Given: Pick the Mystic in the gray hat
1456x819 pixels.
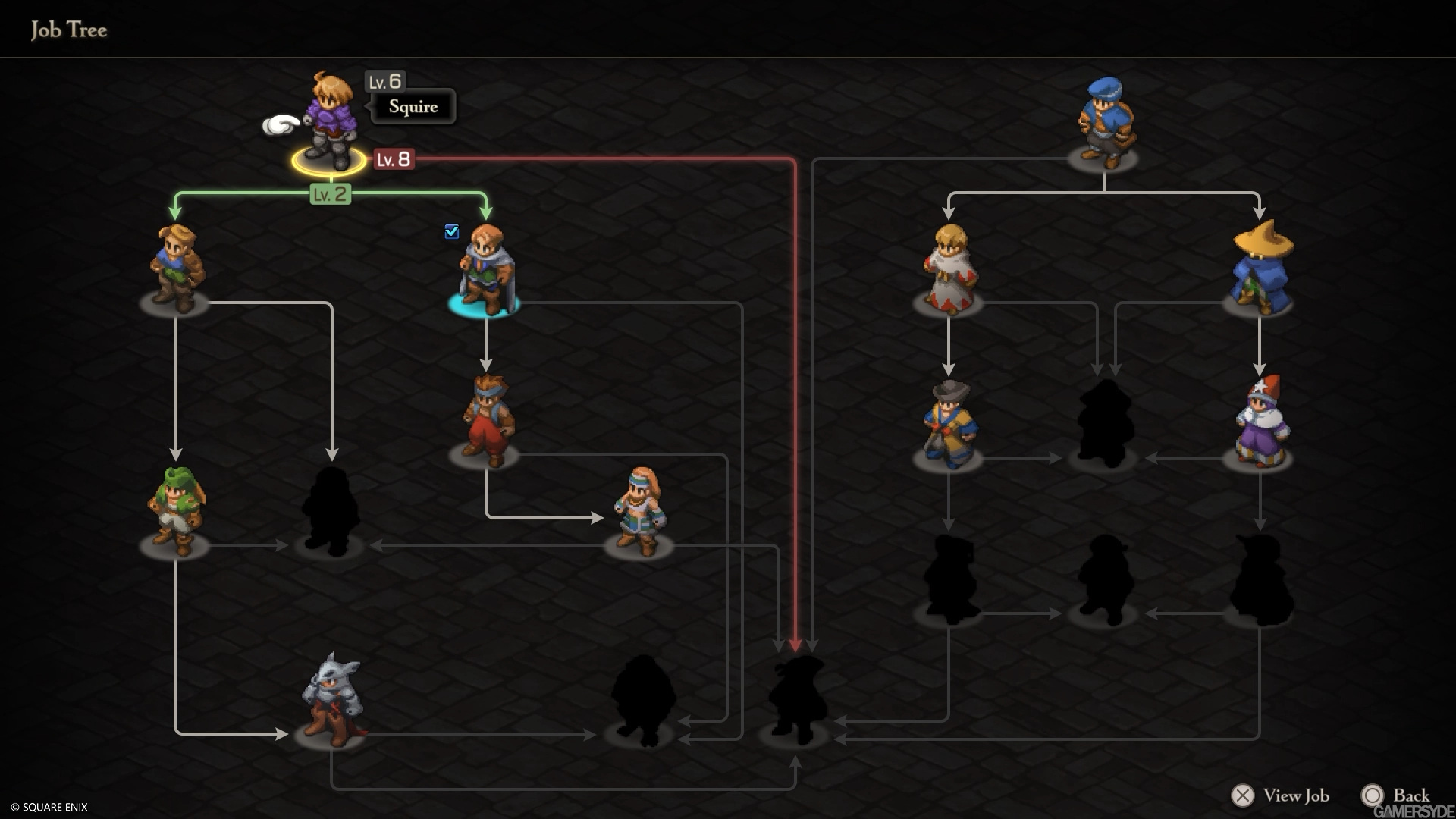Looking at the screenshot, I should pyautogui.click(x=949, y=425).
